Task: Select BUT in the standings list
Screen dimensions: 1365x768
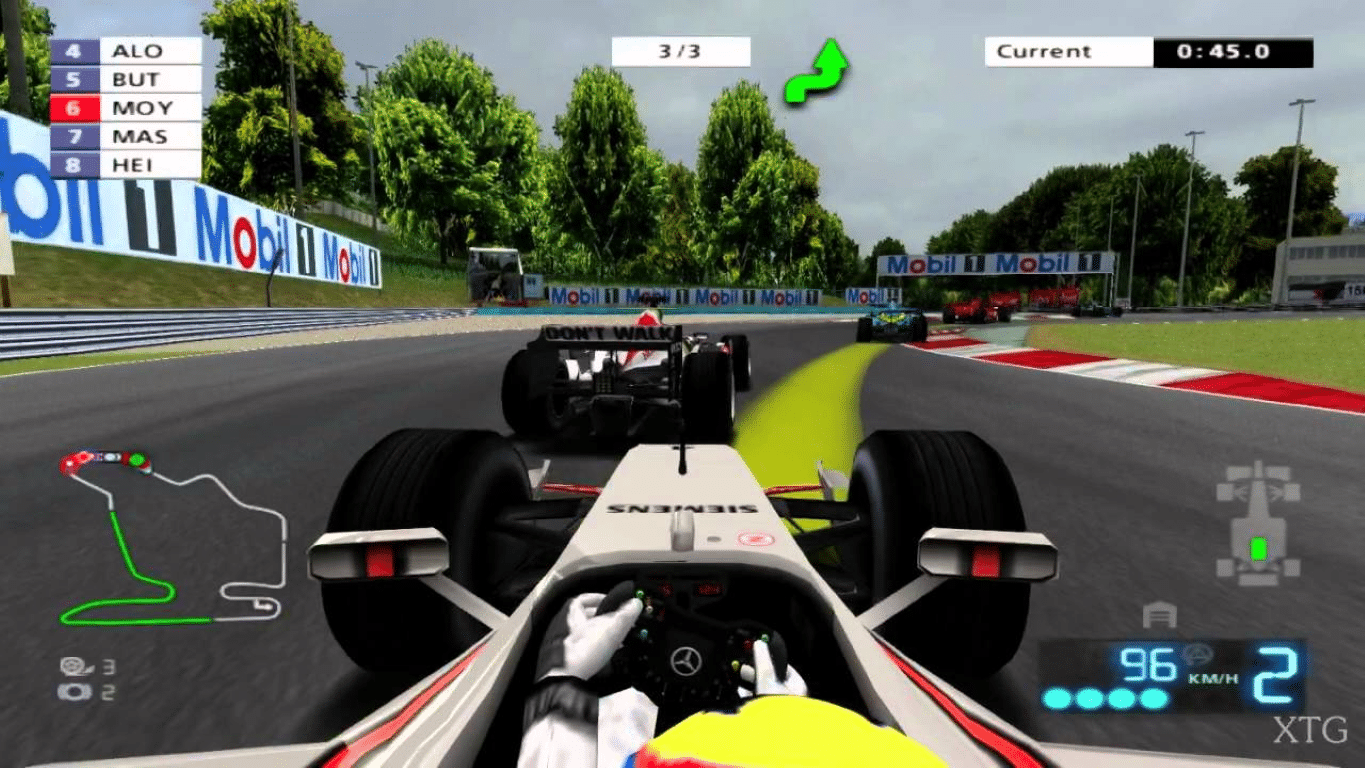Action: click(126, 79)
